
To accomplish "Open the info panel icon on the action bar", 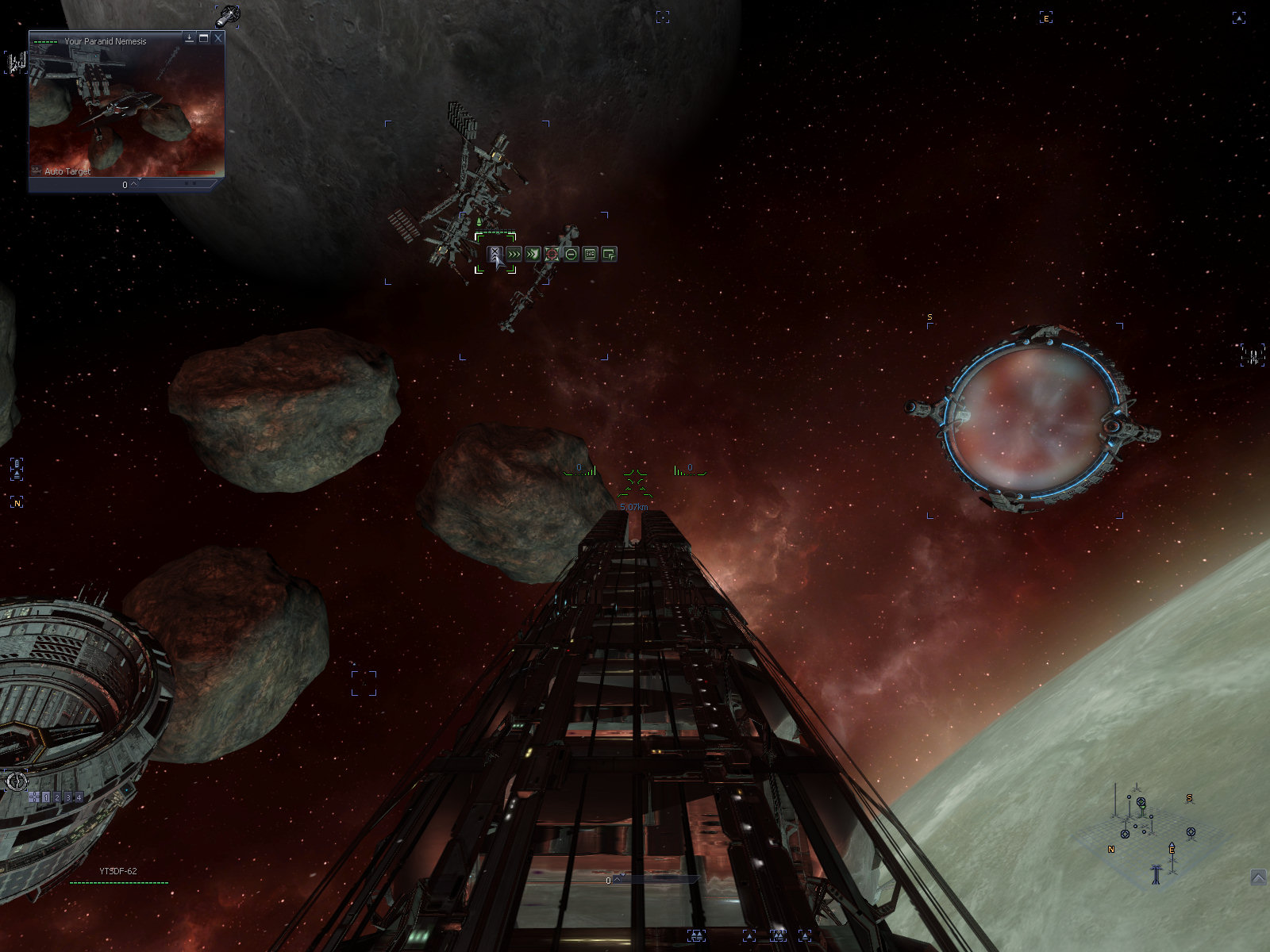I will point(590,254).
